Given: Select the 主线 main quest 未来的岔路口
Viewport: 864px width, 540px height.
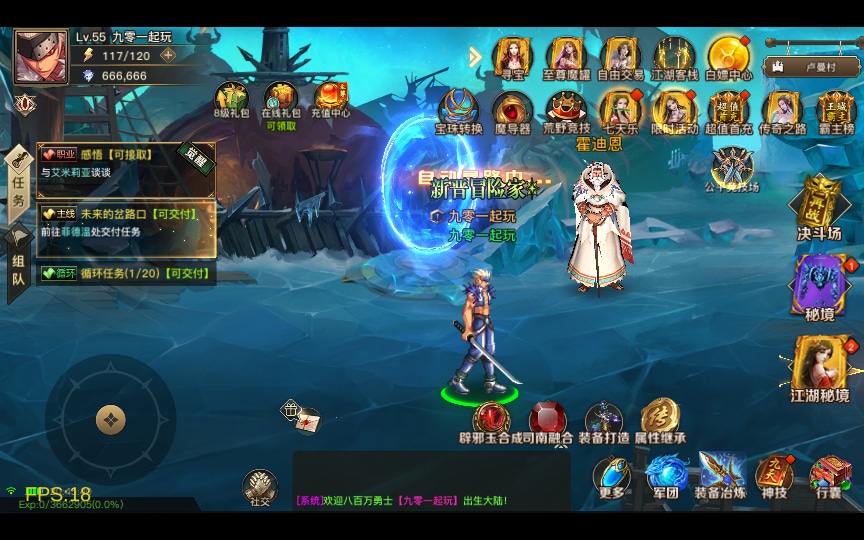Looking at the screenshot, I should pyautogui.click(x=127, y=222).
